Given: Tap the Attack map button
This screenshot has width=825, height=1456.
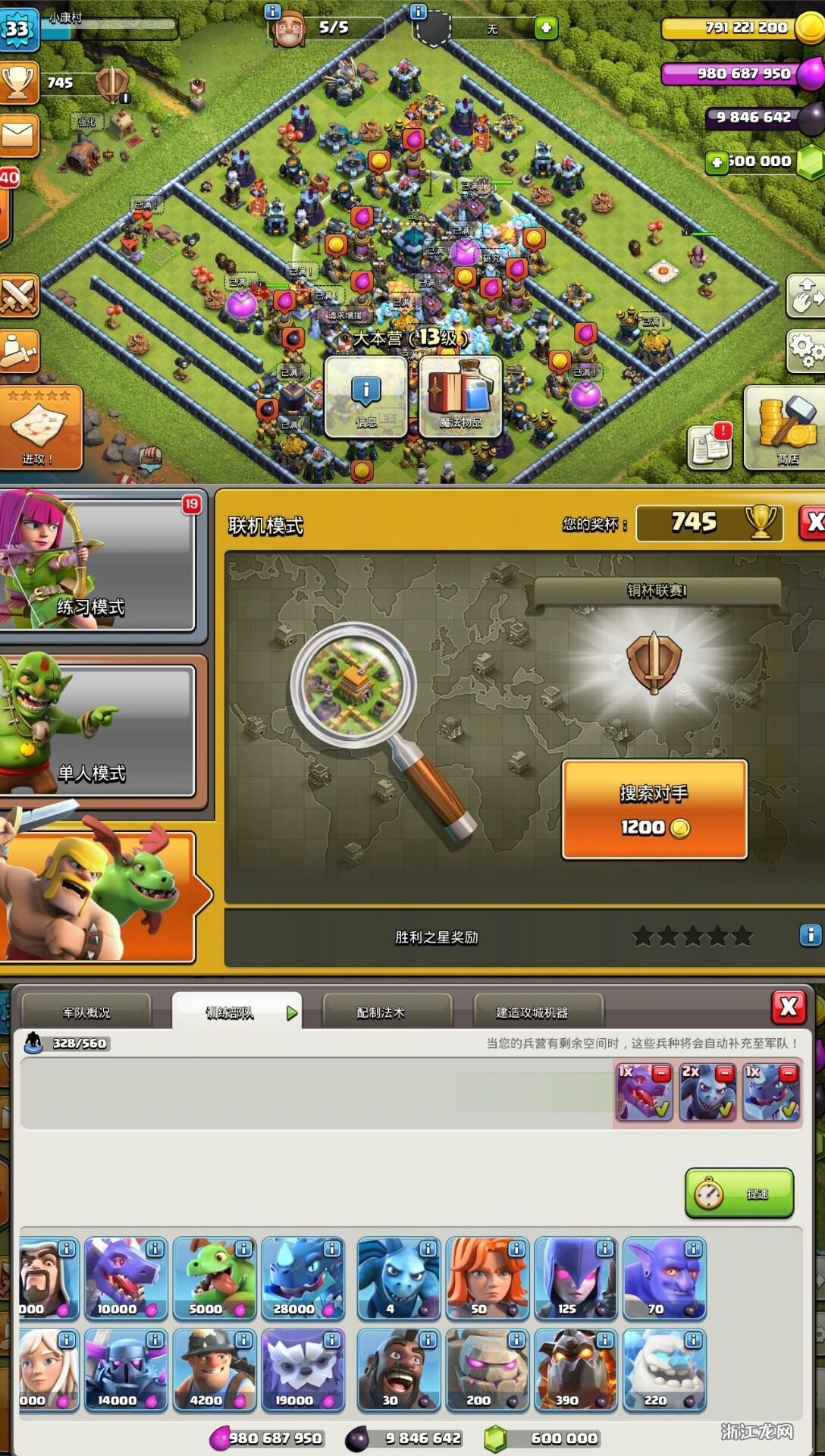Looking at the screenshot, I should pyautogui.click(x=39, y=428).
